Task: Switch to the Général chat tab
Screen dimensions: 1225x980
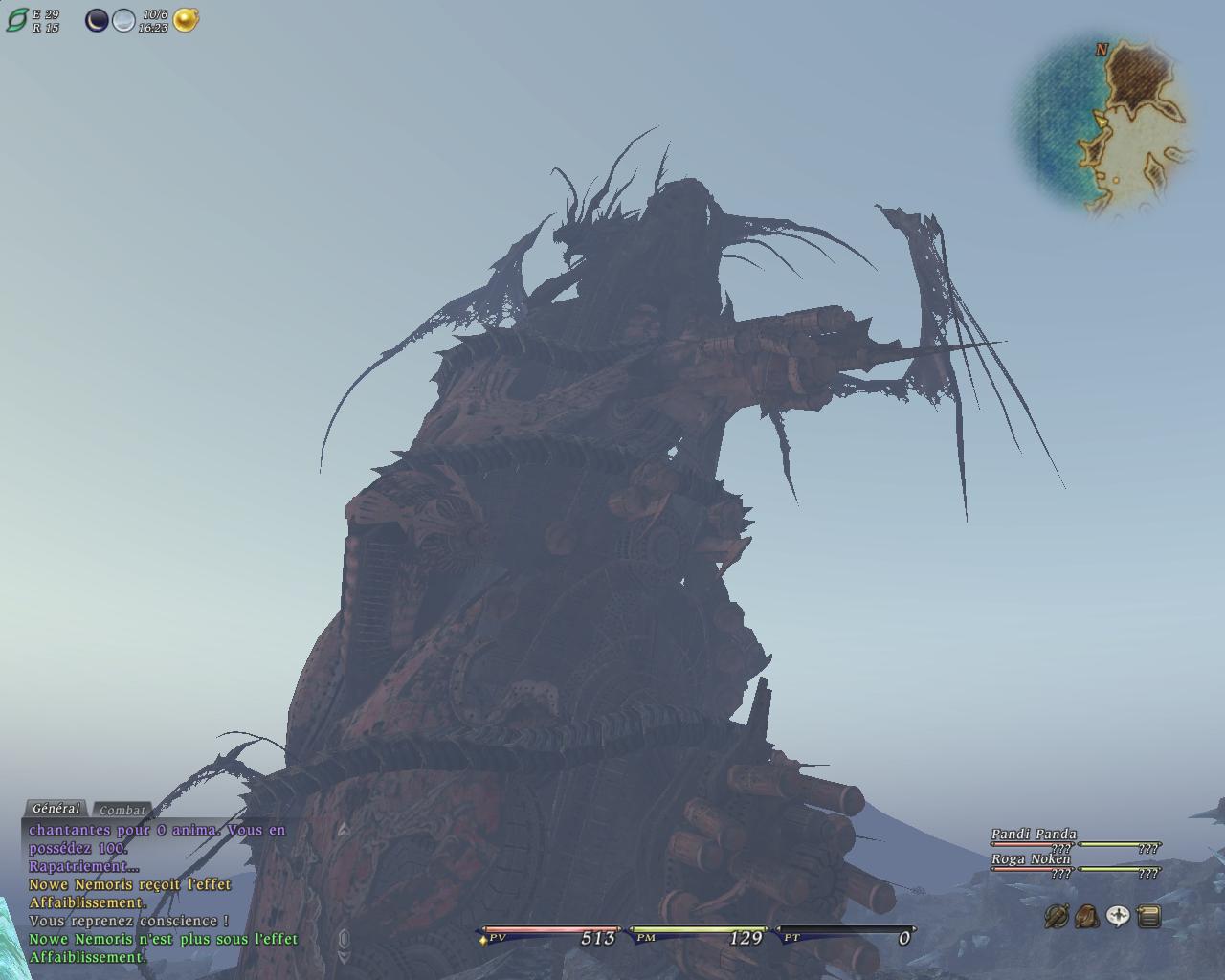Action: tap(56, 809)
